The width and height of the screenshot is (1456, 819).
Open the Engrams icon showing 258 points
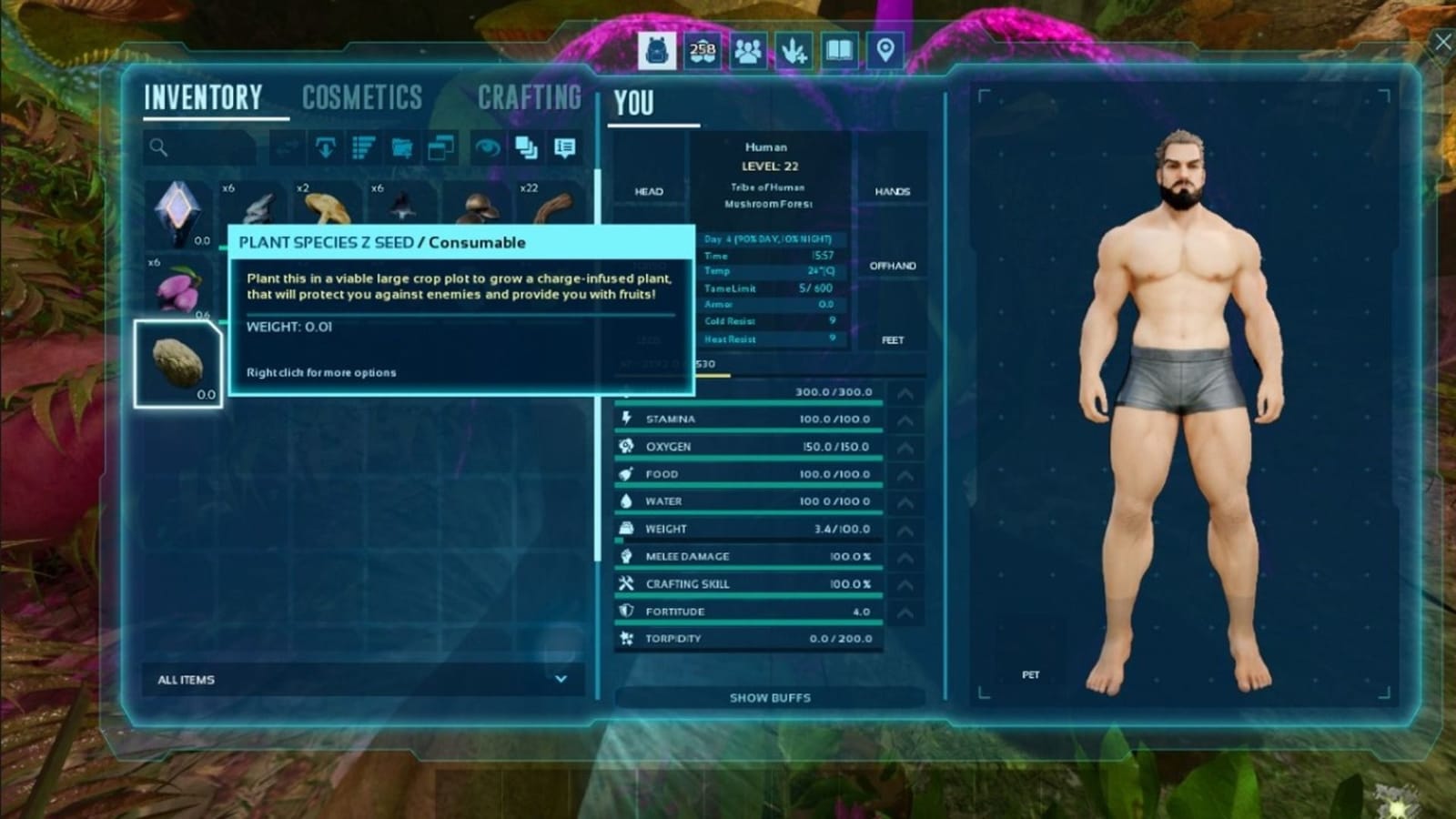(702, 51)
